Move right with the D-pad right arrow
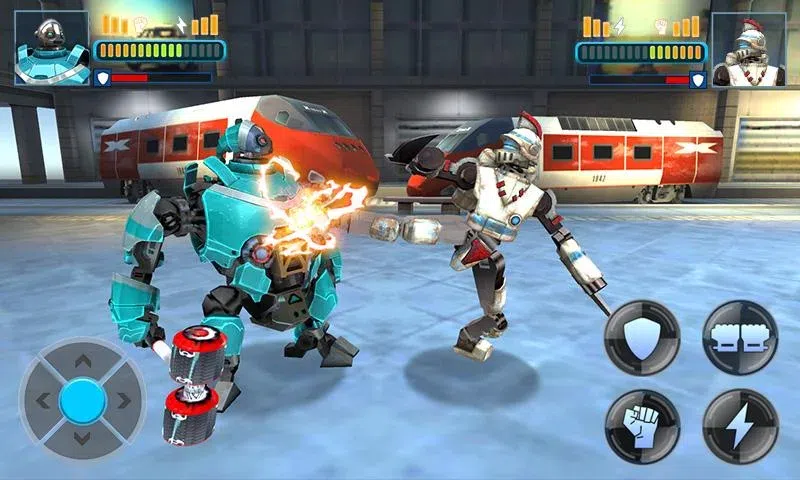The image size is (800, 480). [x=122, y=401]
